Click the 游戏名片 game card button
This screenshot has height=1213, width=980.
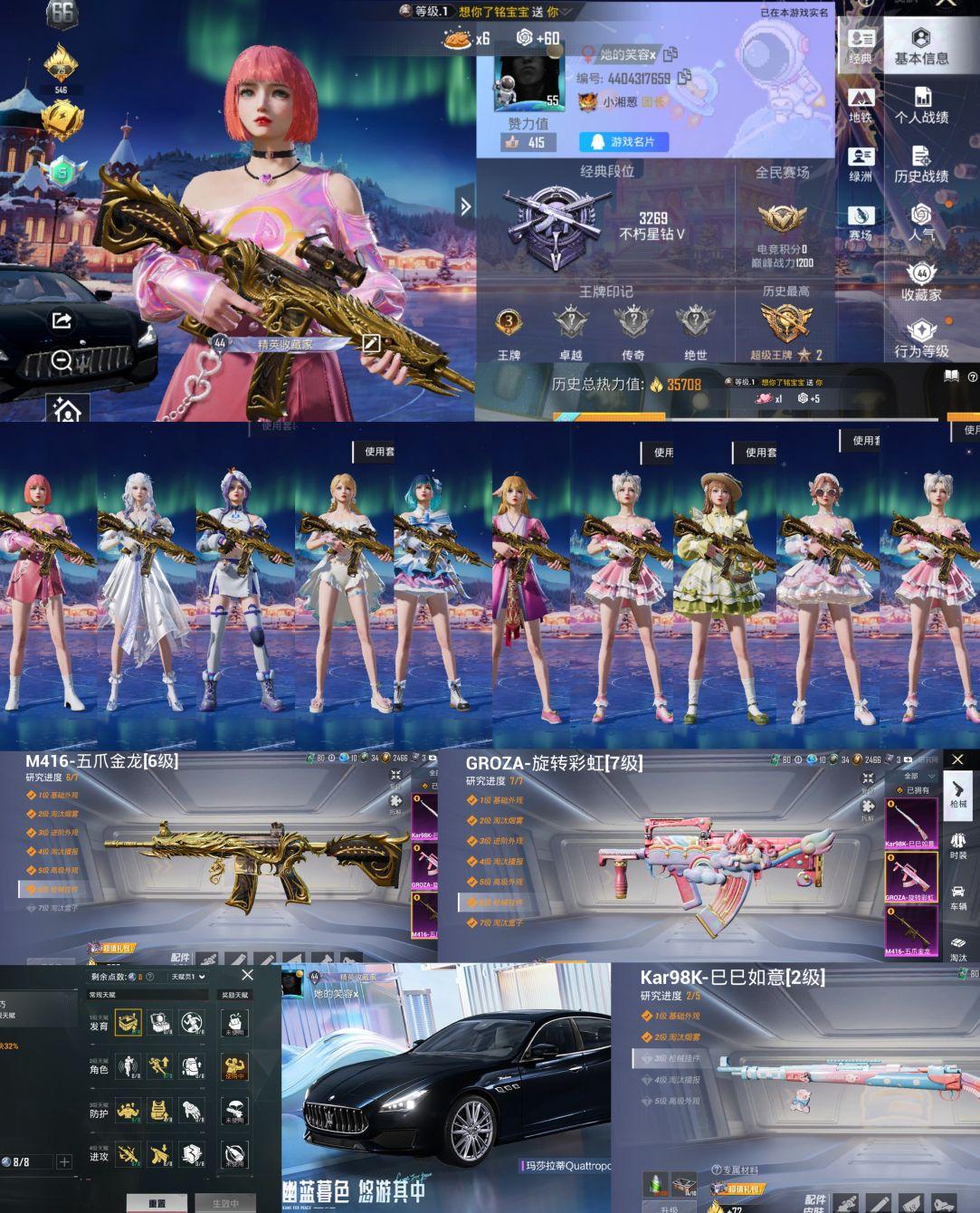[630, 142]
